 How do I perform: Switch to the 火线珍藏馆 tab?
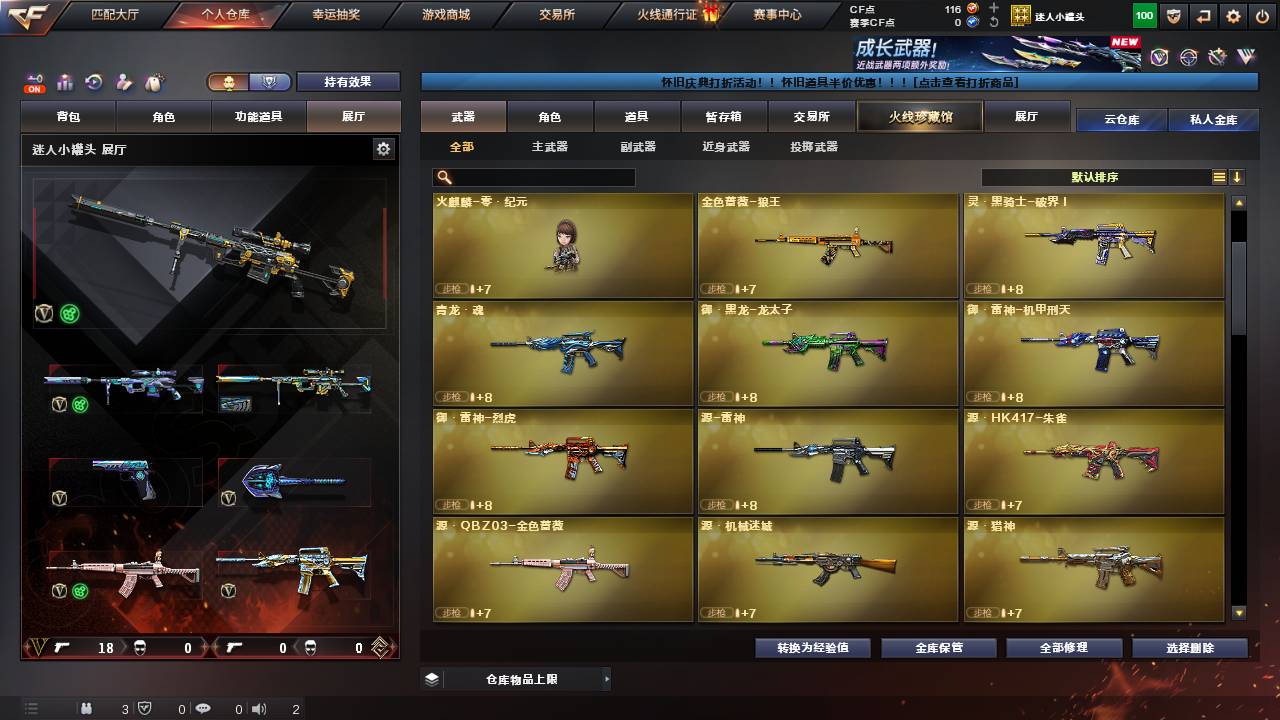[918, 116]
